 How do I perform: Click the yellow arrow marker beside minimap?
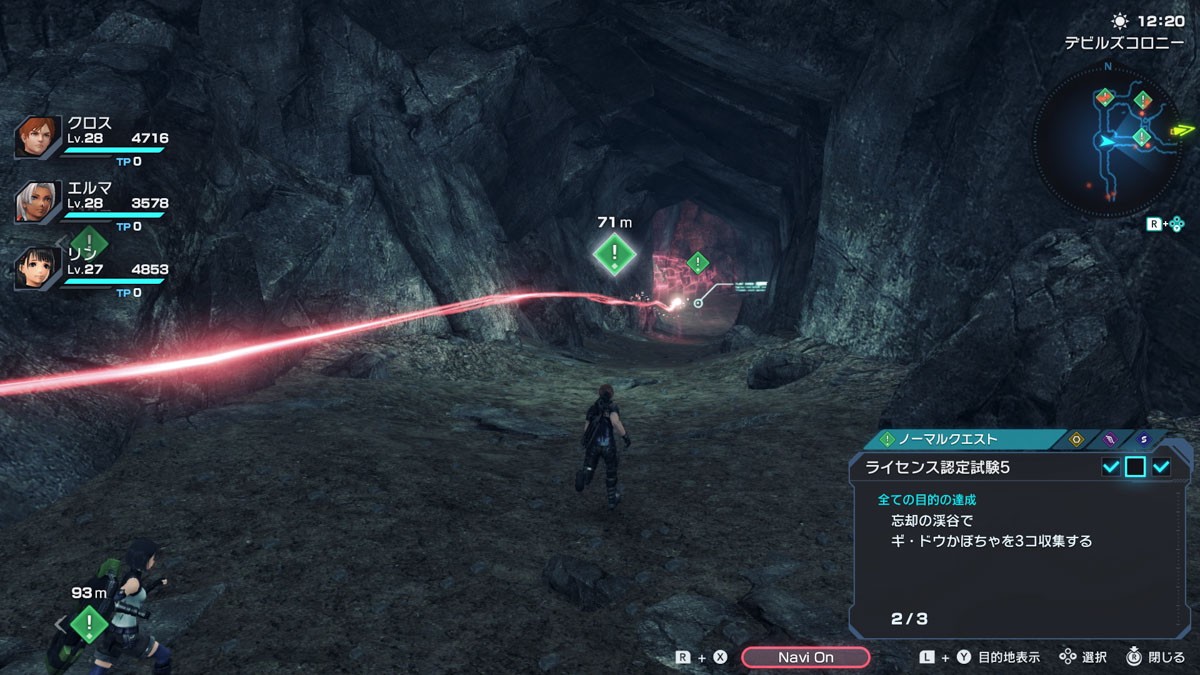1183,130
